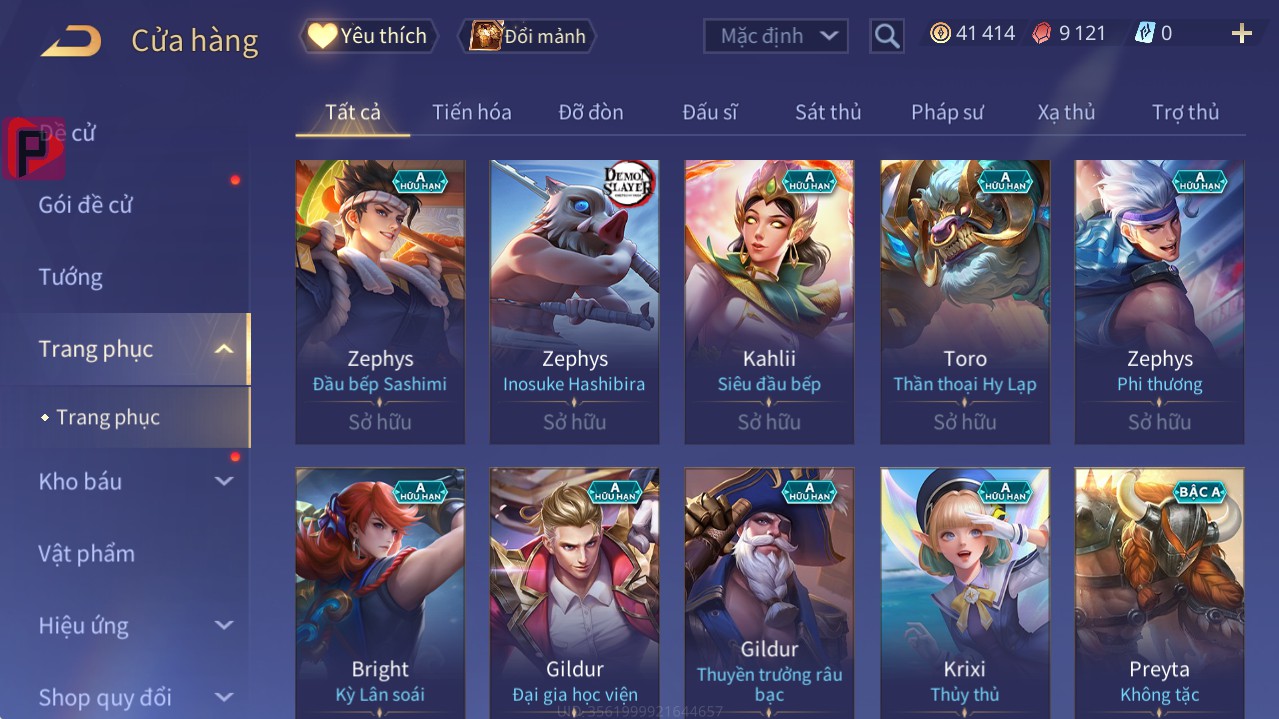Image resolution: width=1279 pixels, height=719 pixels.
Task: Choose the Trợ thủ tab
Action: click(1185, 112)
